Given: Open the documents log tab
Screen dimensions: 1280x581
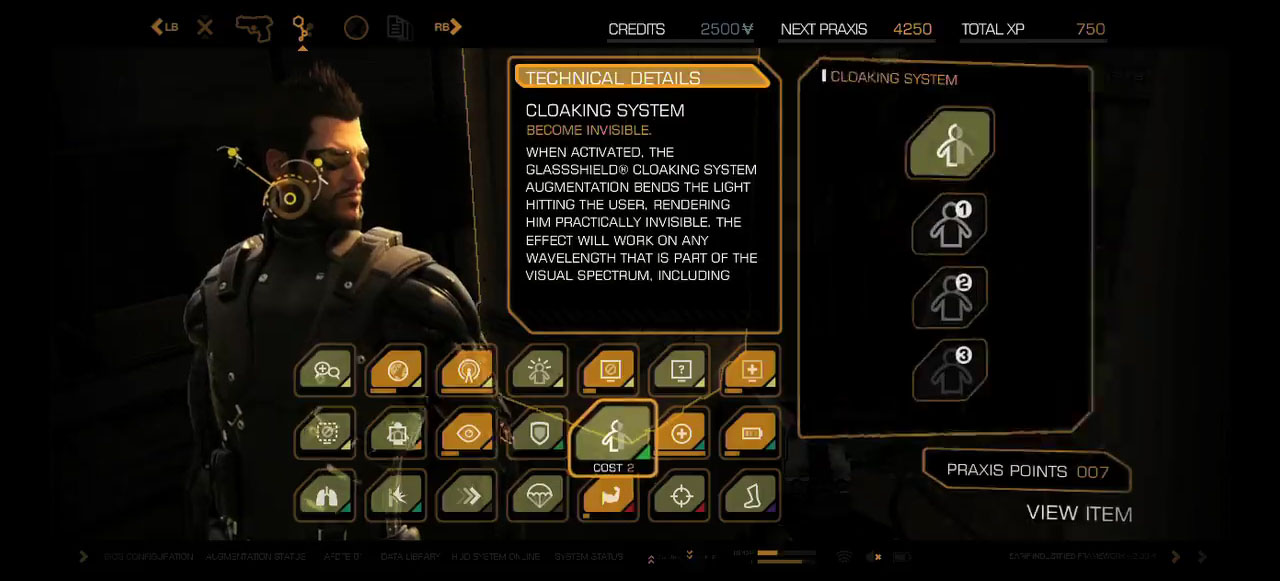Looking at the screenshot, I should pyautogui.click(x=399, y=27).
